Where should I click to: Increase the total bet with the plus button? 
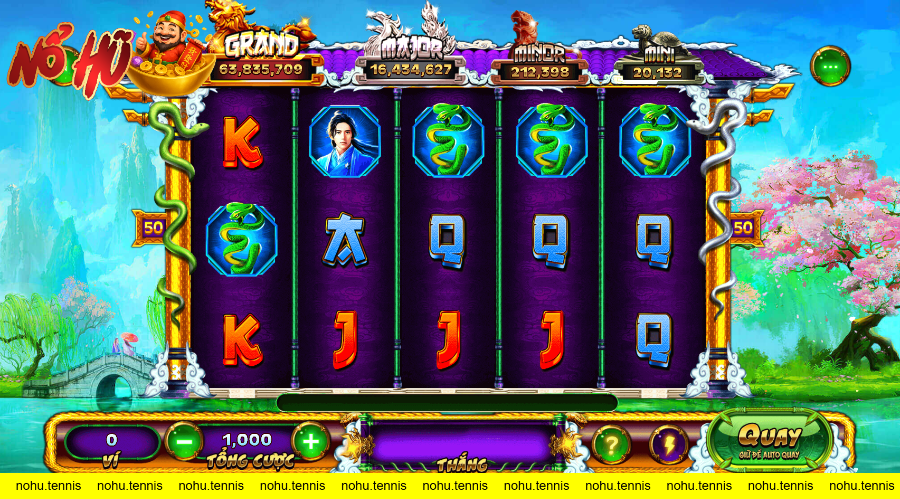310,441
